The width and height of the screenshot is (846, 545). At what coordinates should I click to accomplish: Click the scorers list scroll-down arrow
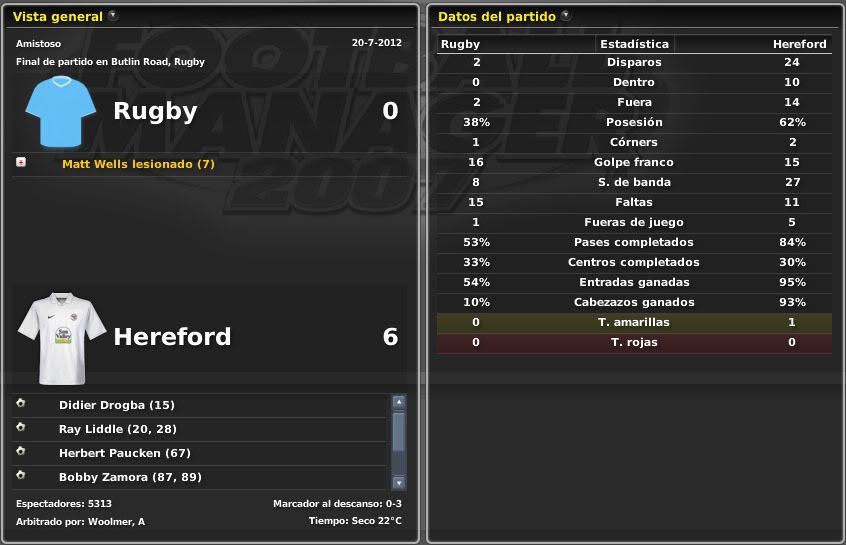[x=399, y=482]
